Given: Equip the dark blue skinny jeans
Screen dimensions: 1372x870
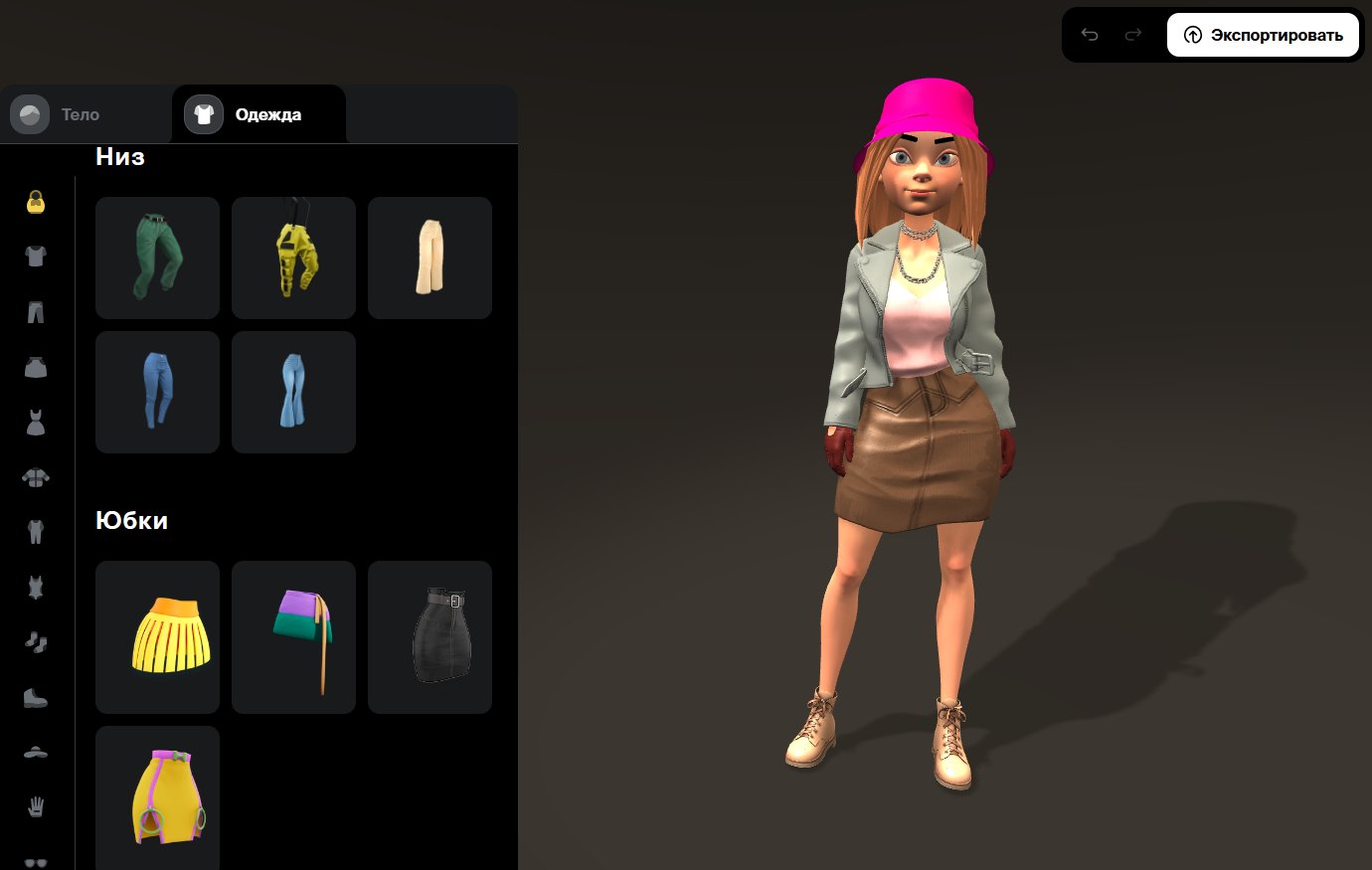Looking at the screenshot, I should click(157, 392).
